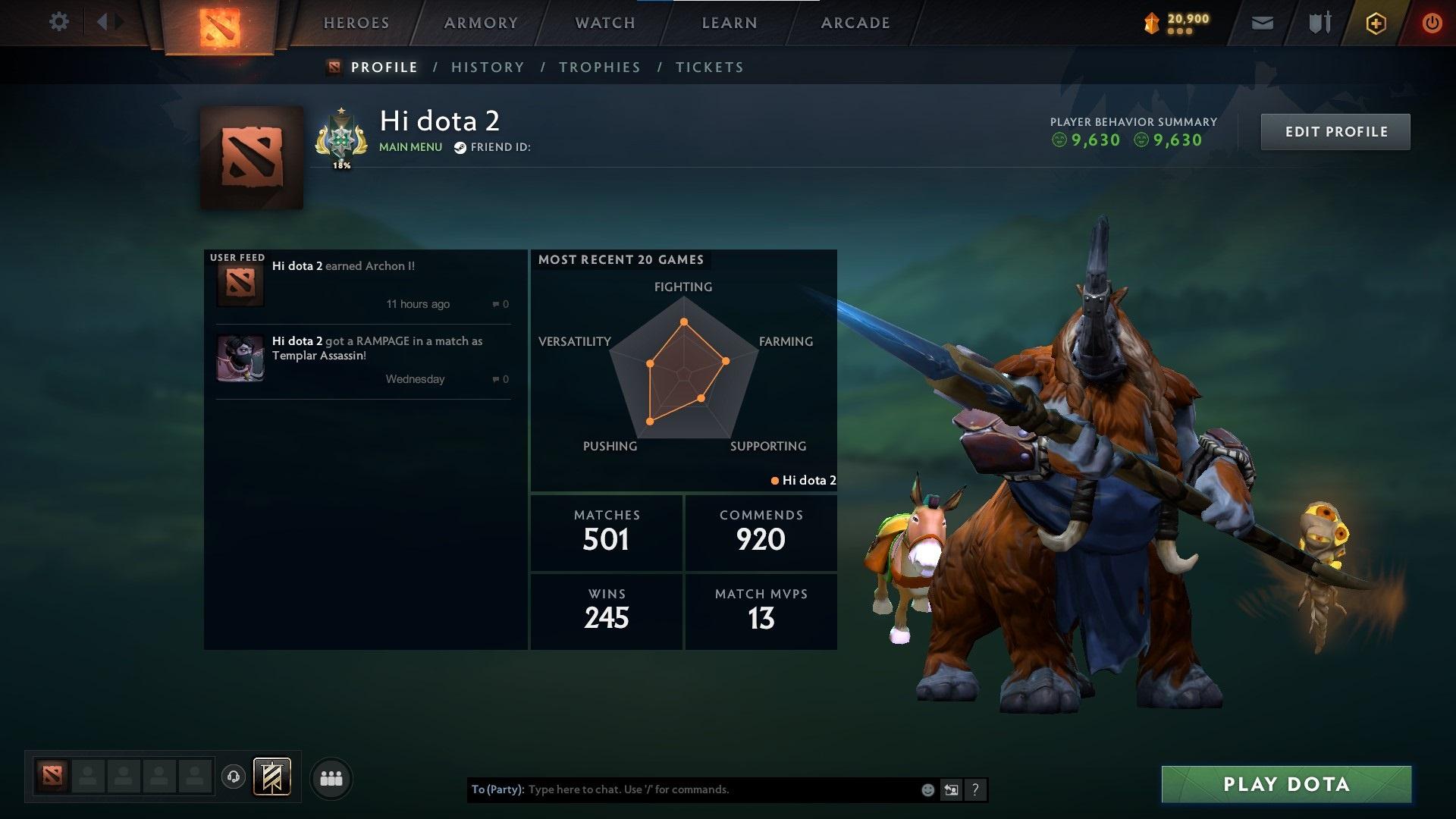Open the mail inbox icon

(x=1261, y=22)
